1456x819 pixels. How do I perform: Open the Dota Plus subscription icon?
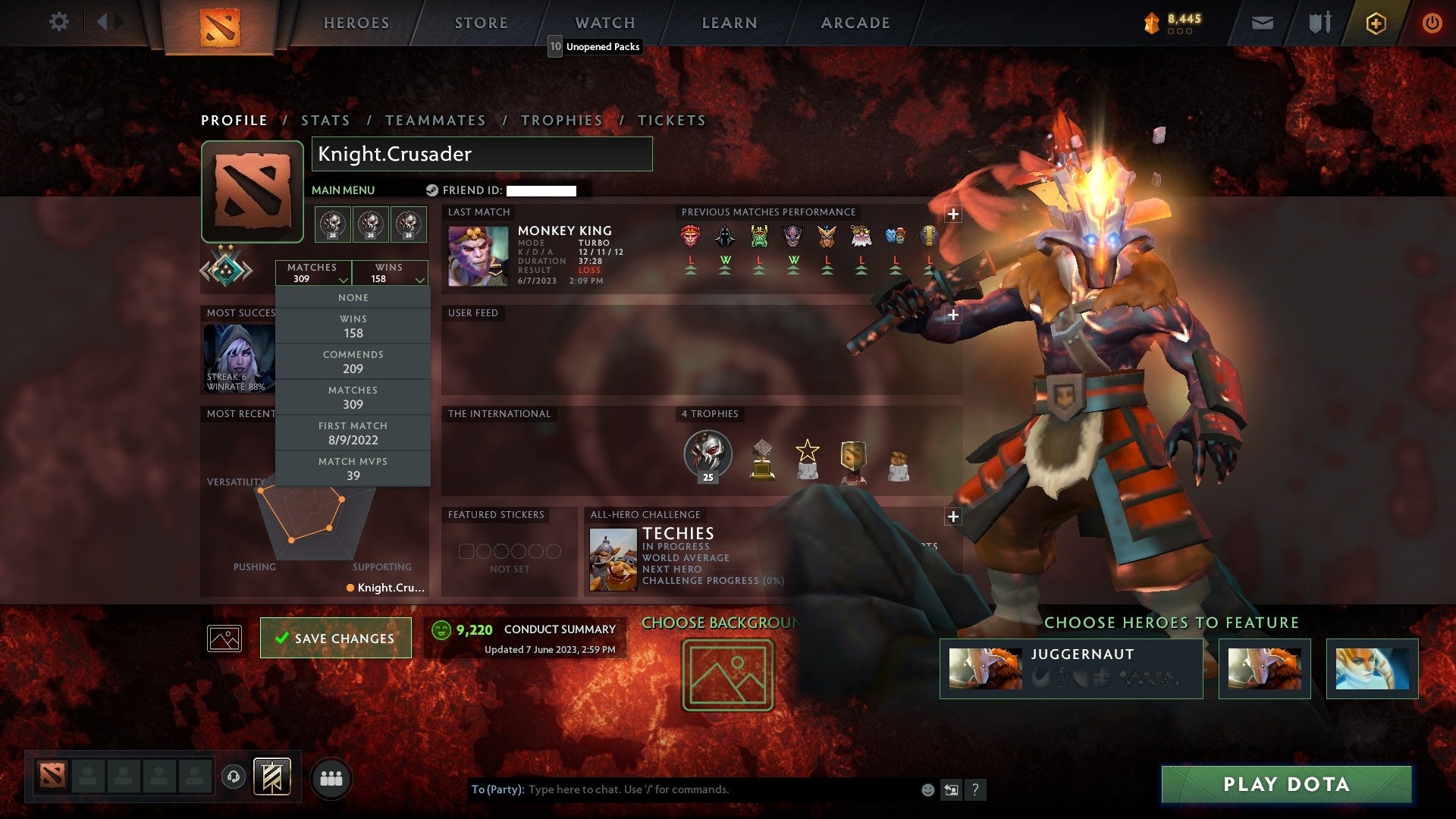tap(1375, 23)
